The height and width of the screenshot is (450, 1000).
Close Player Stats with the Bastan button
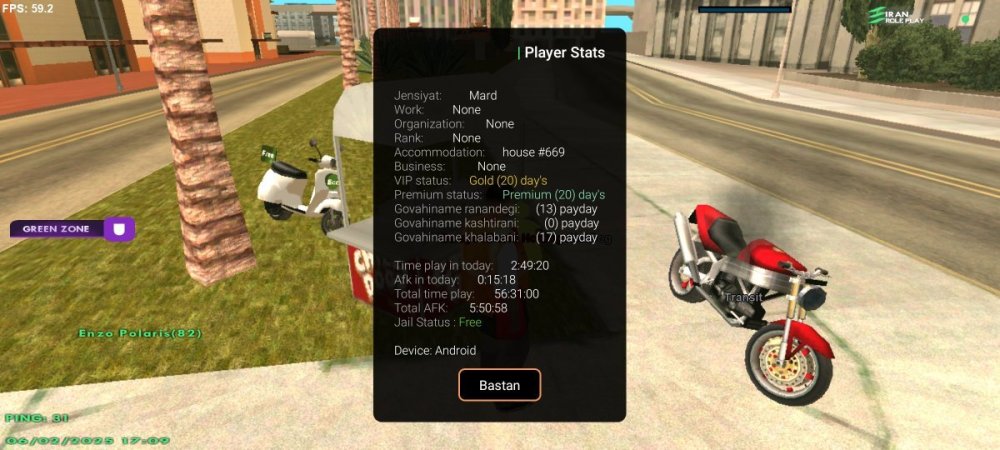pyautogui.click(x=499, y=385)
